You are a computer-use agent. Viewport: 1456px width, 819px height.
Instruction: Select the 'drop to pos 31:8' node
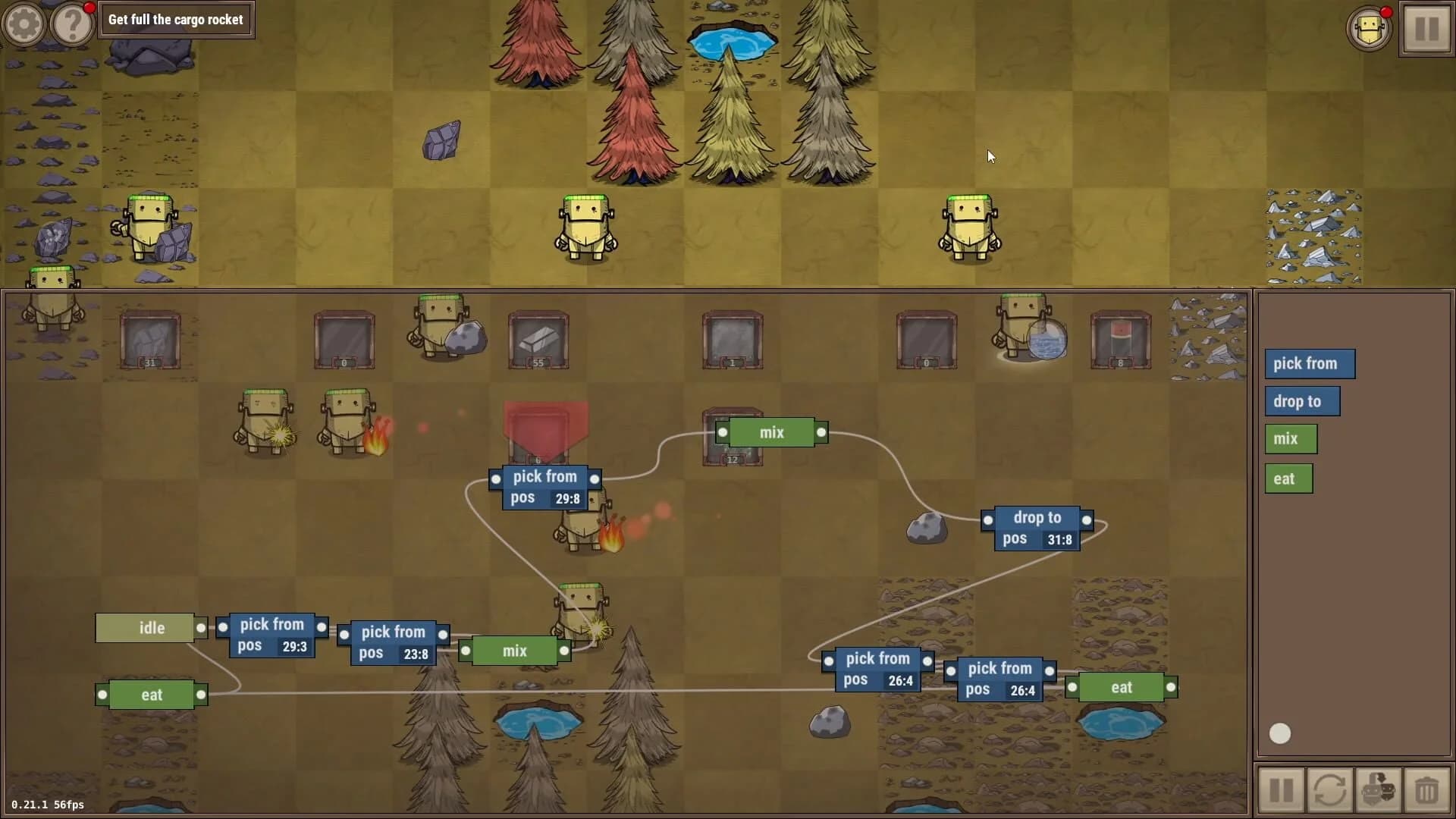(x=1037, y=528)
